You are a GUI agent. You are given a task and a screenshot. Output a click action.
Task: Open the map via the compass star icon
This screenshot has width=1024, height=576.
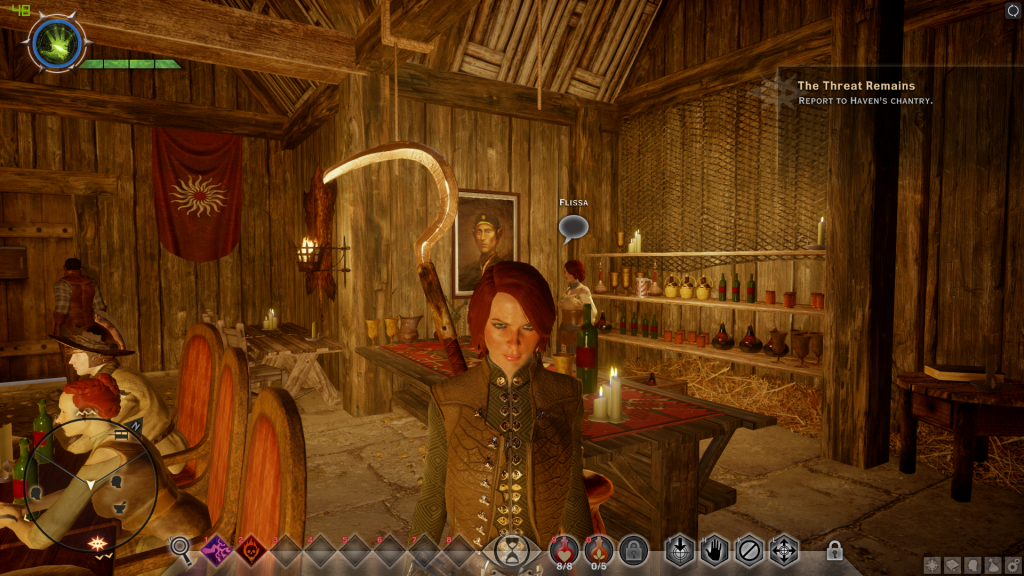932,565
